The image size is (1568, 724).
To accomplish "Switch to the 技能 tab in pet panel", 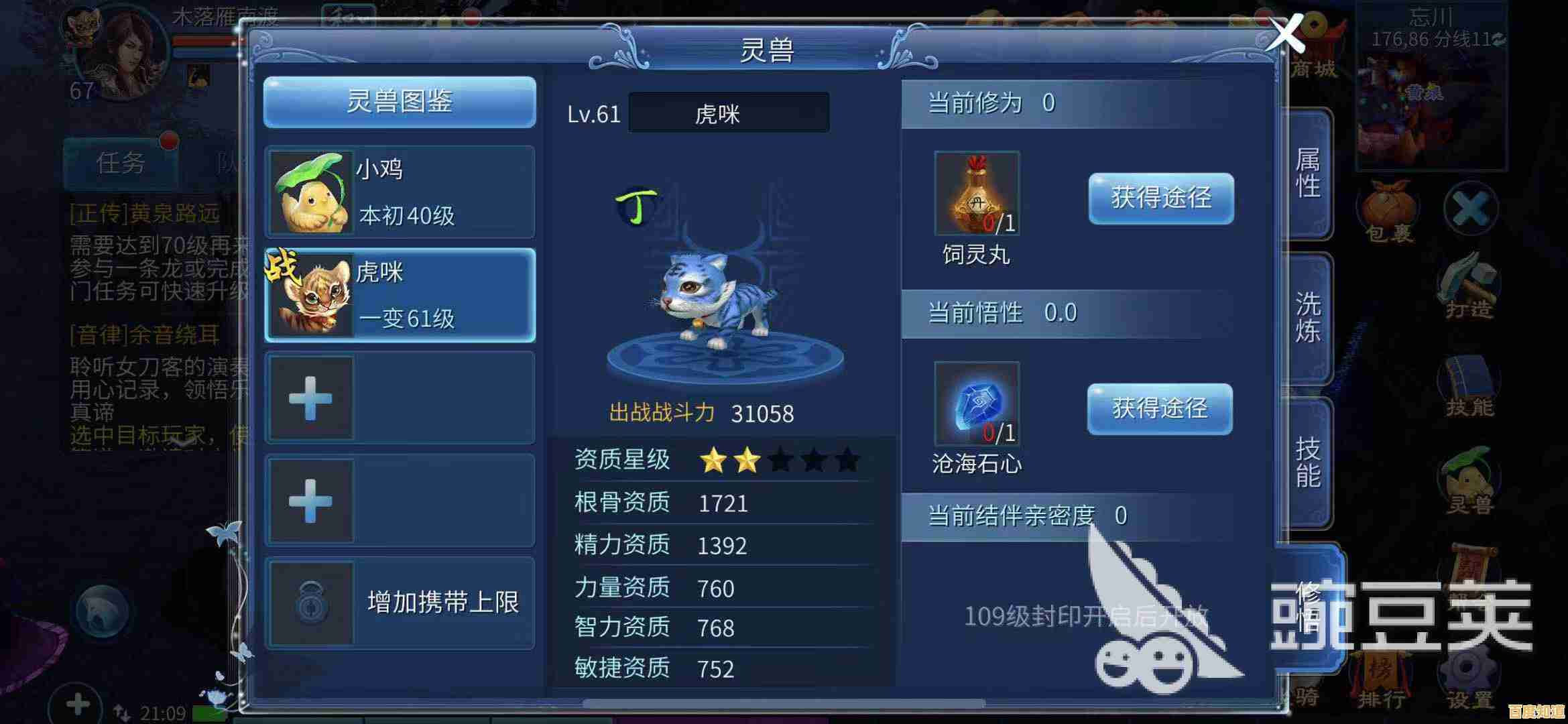I will click(x=1307, y=463).
